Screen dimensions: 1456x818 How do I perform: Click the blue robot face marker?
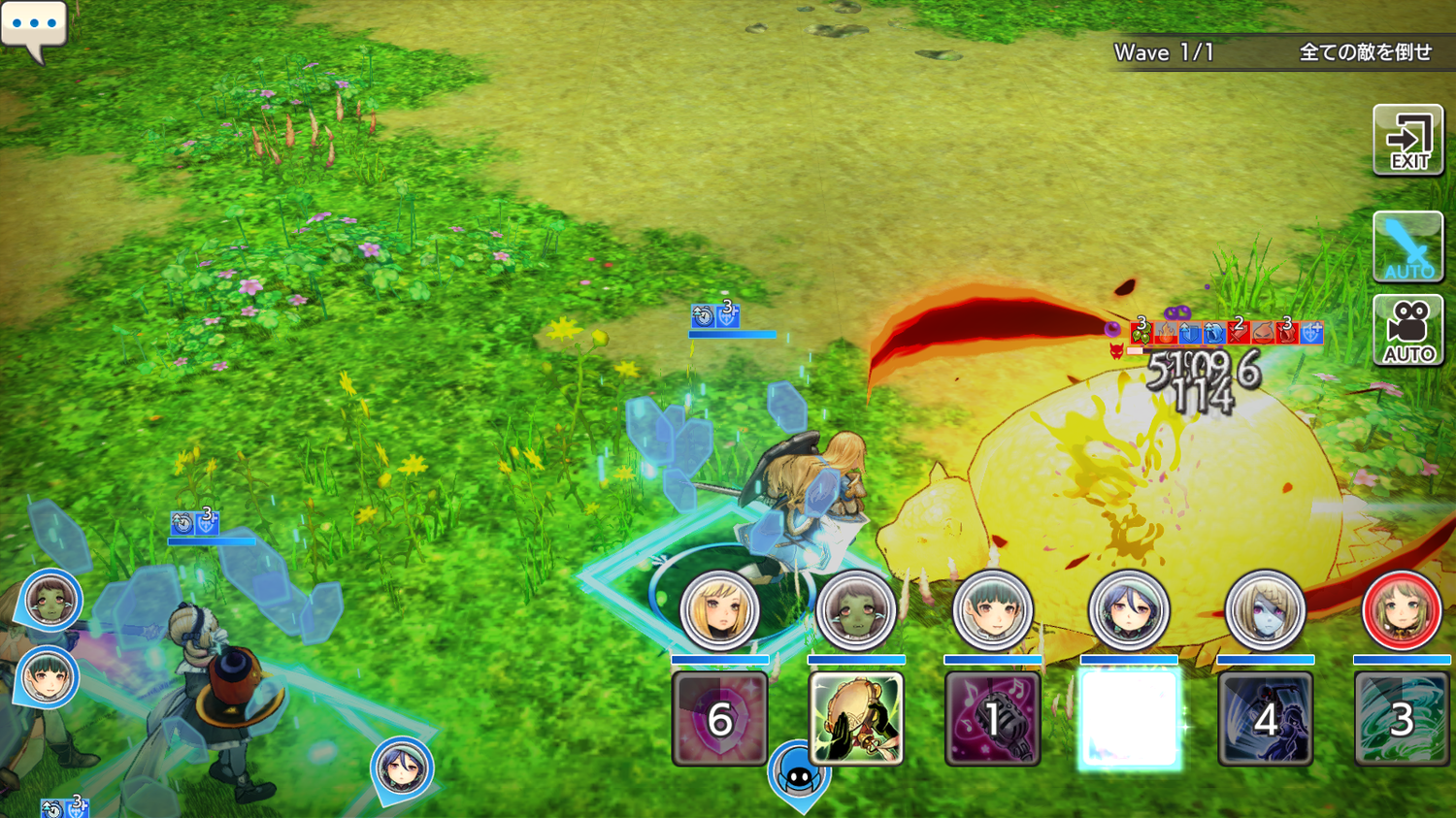[x=799, y=774]
